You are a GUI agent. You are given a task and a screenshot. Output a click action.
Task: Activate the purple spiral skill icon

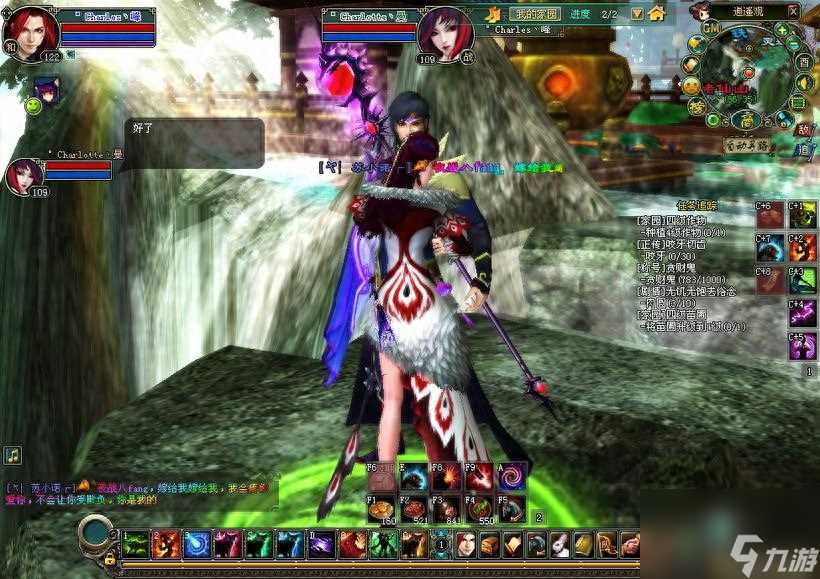(x=514, y=477)
